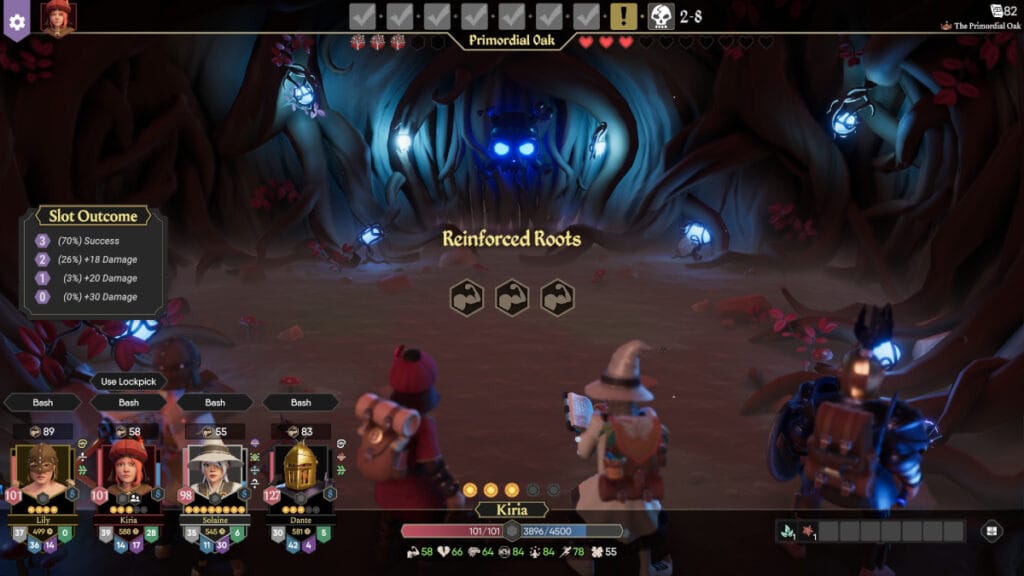
Task: Open the chat log icon showing 82
Action: [1002, 10]
